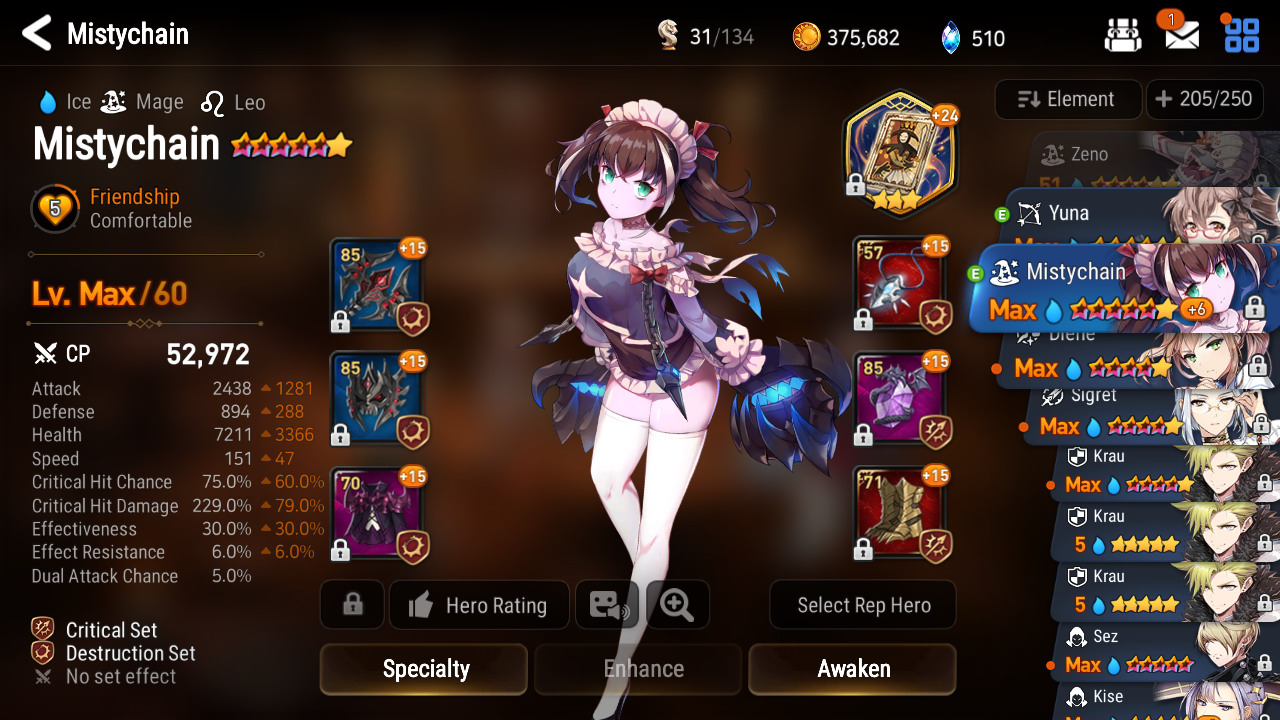The width and height of the screenshot is (1280, 720).
Task: Open the blue grid menu icon
Action: pos(1242,35)
